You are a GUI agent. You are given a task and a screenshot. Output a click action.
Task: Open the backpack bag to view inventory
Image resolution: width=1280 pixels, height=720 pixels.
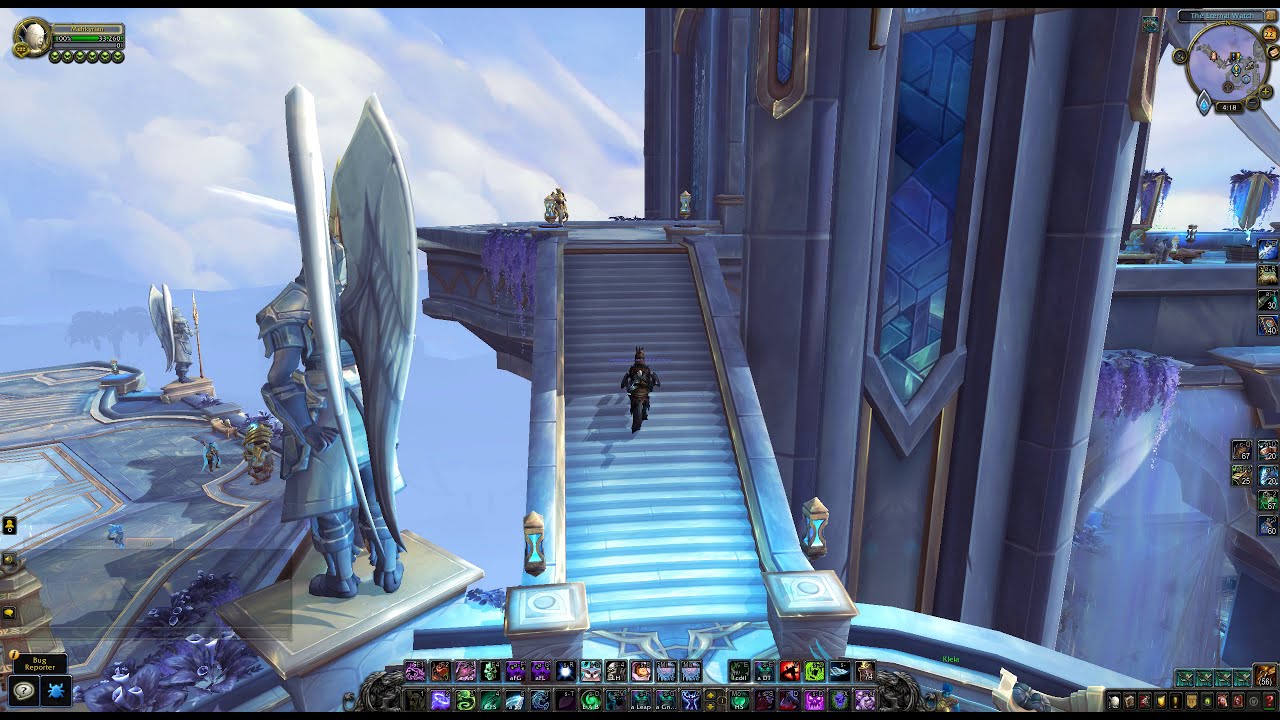click(1265, 676)
